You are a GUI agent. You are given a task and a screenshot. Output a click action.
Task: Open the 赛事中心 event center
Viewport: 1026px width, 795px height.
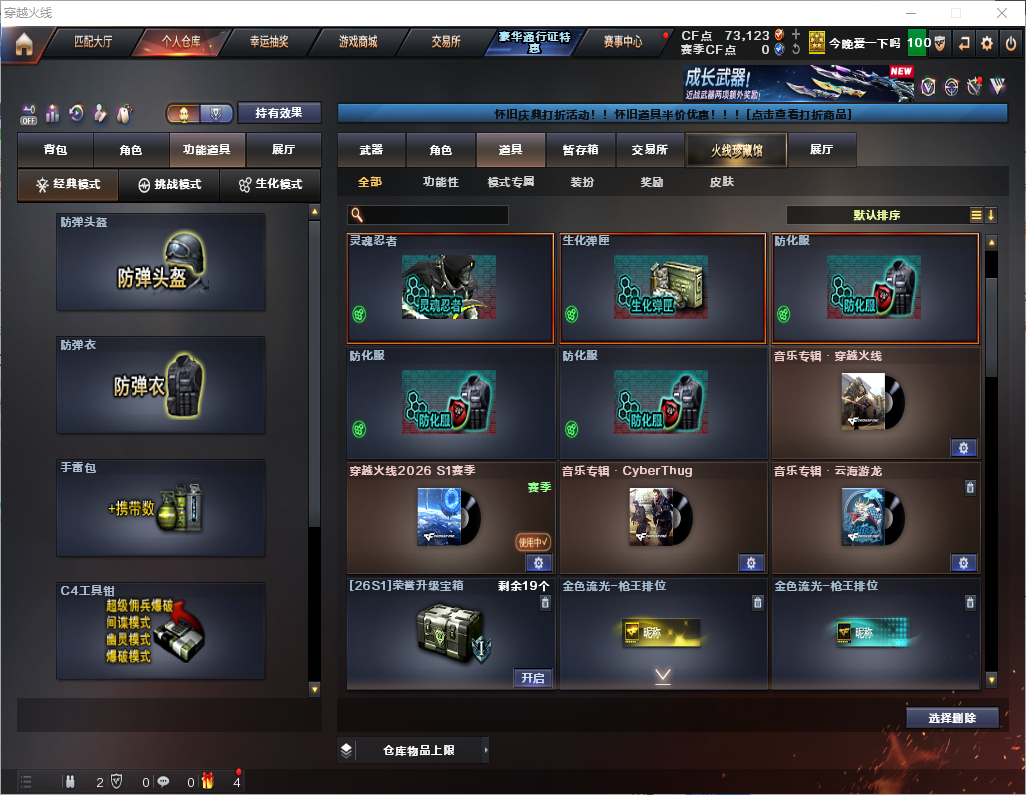coord(622,43)
